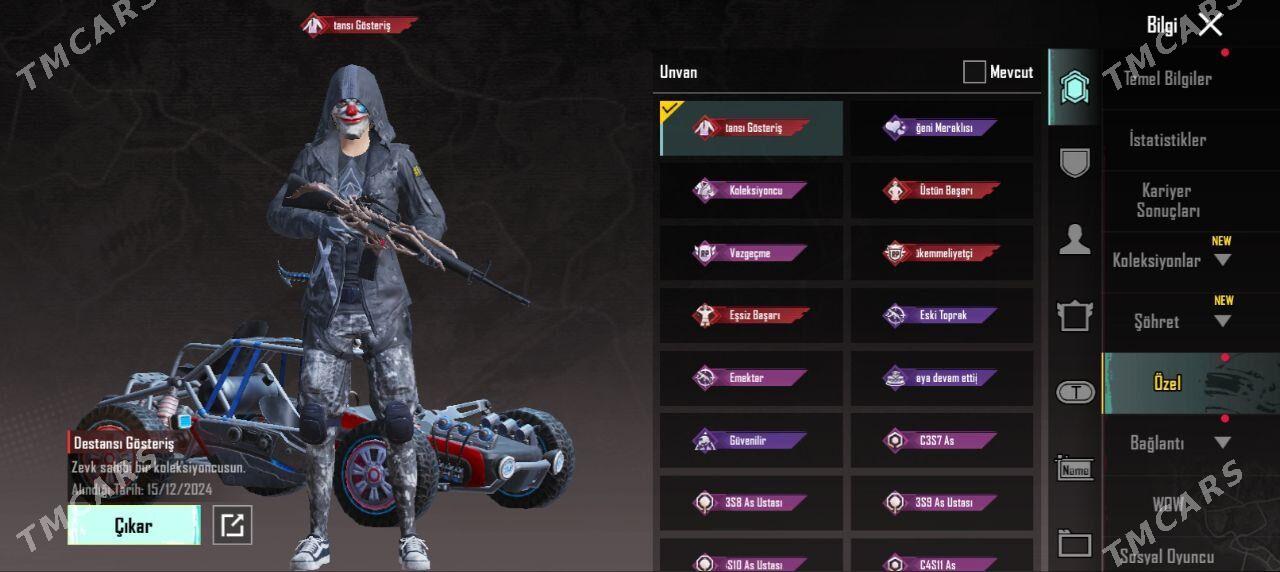
Task: Switch to the İstatistikler tab
Action: pyautogui.click(x=1167, y=140)
